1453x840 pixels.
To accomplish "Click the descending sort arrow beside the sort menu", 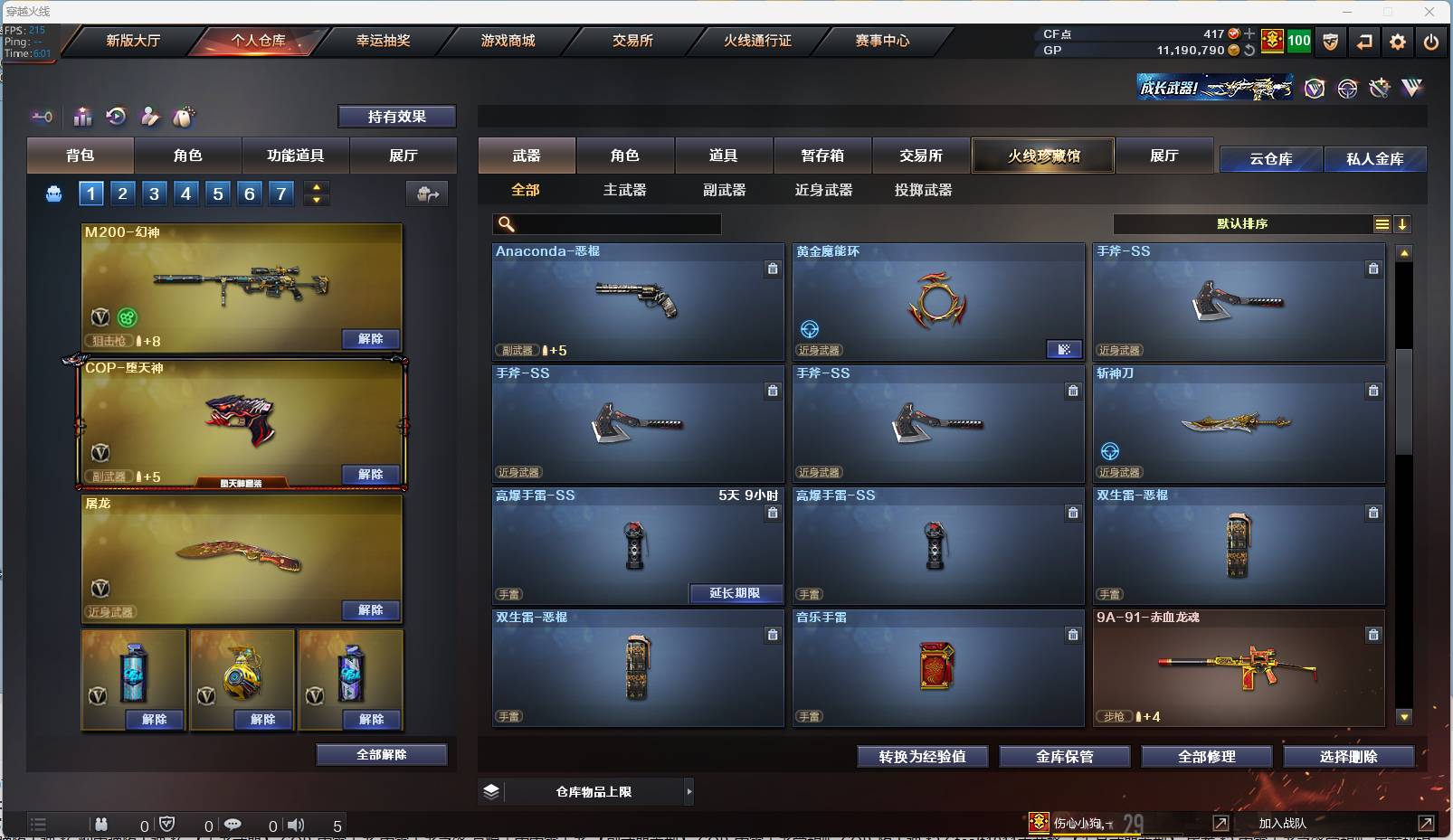I will [1403, 223].
